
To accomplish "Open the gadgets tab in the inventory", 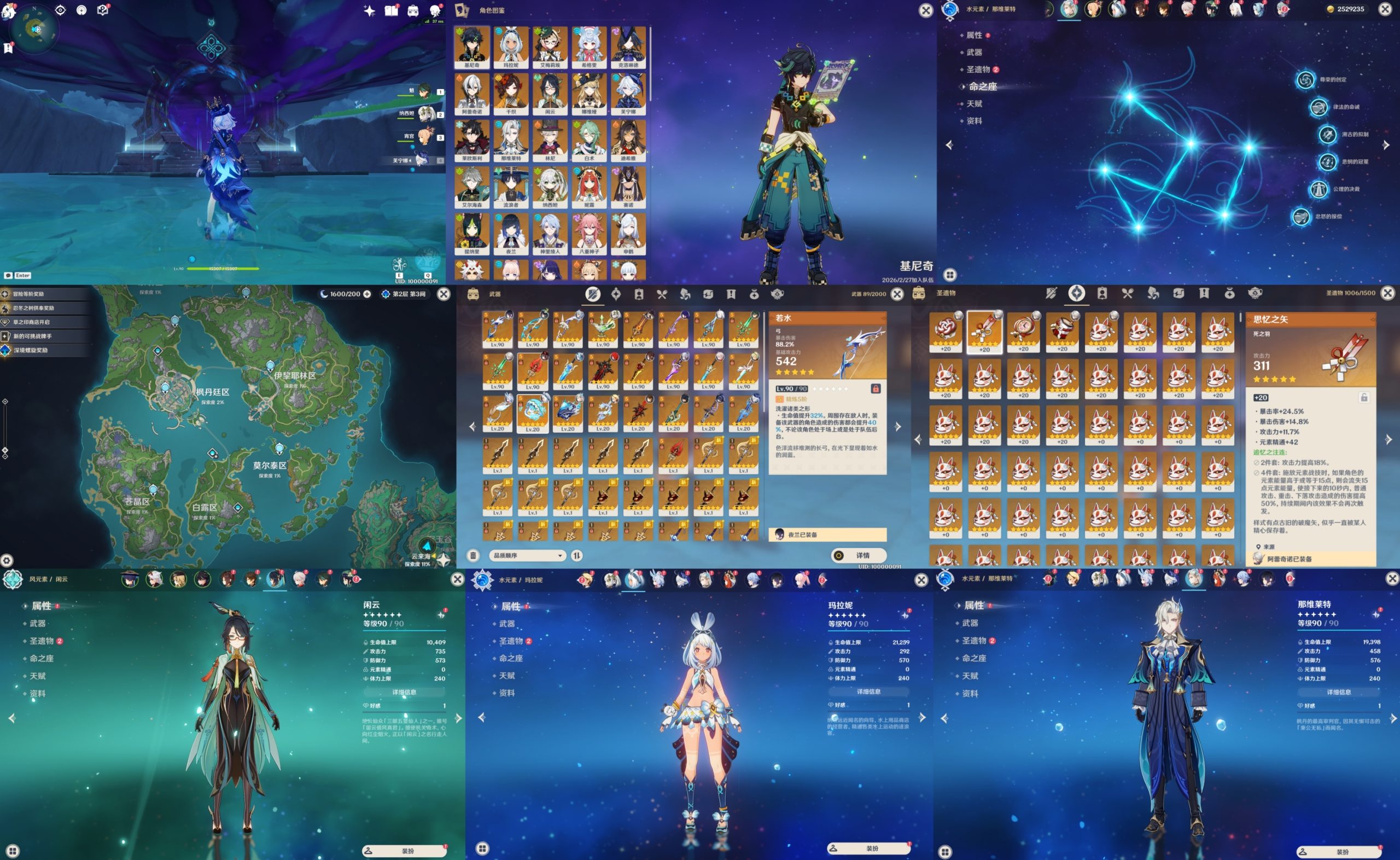I will (x=709, y=295).
